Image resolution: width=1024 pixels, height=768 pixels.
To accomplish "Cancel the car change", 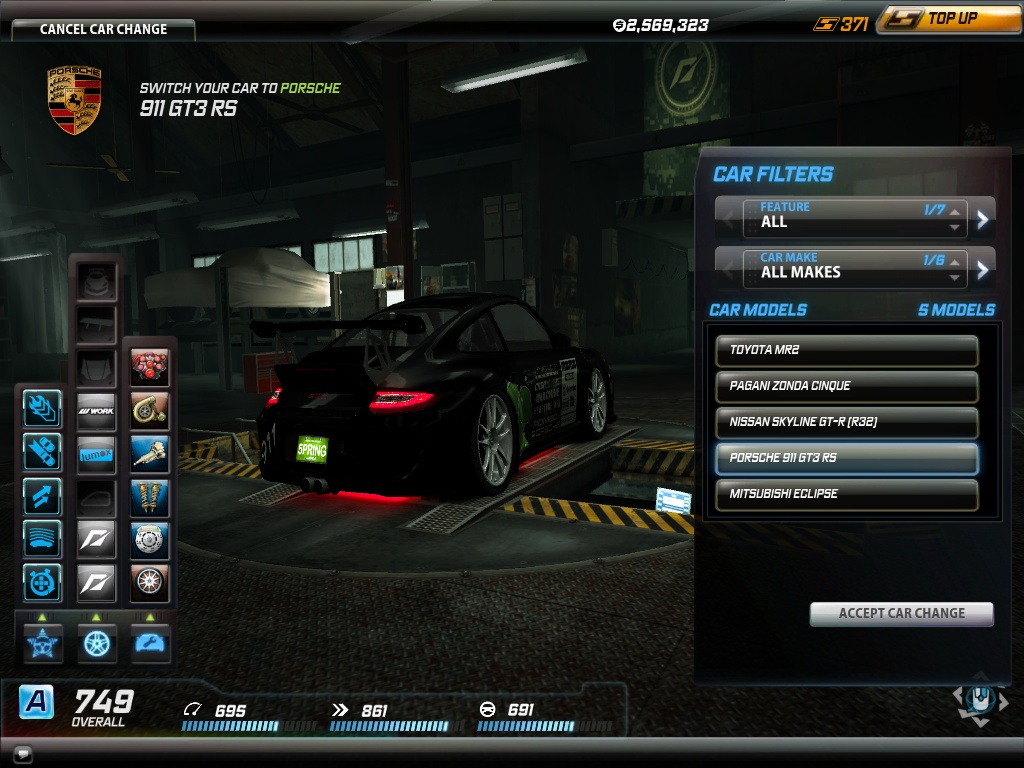I will click(x=103, y=28).
